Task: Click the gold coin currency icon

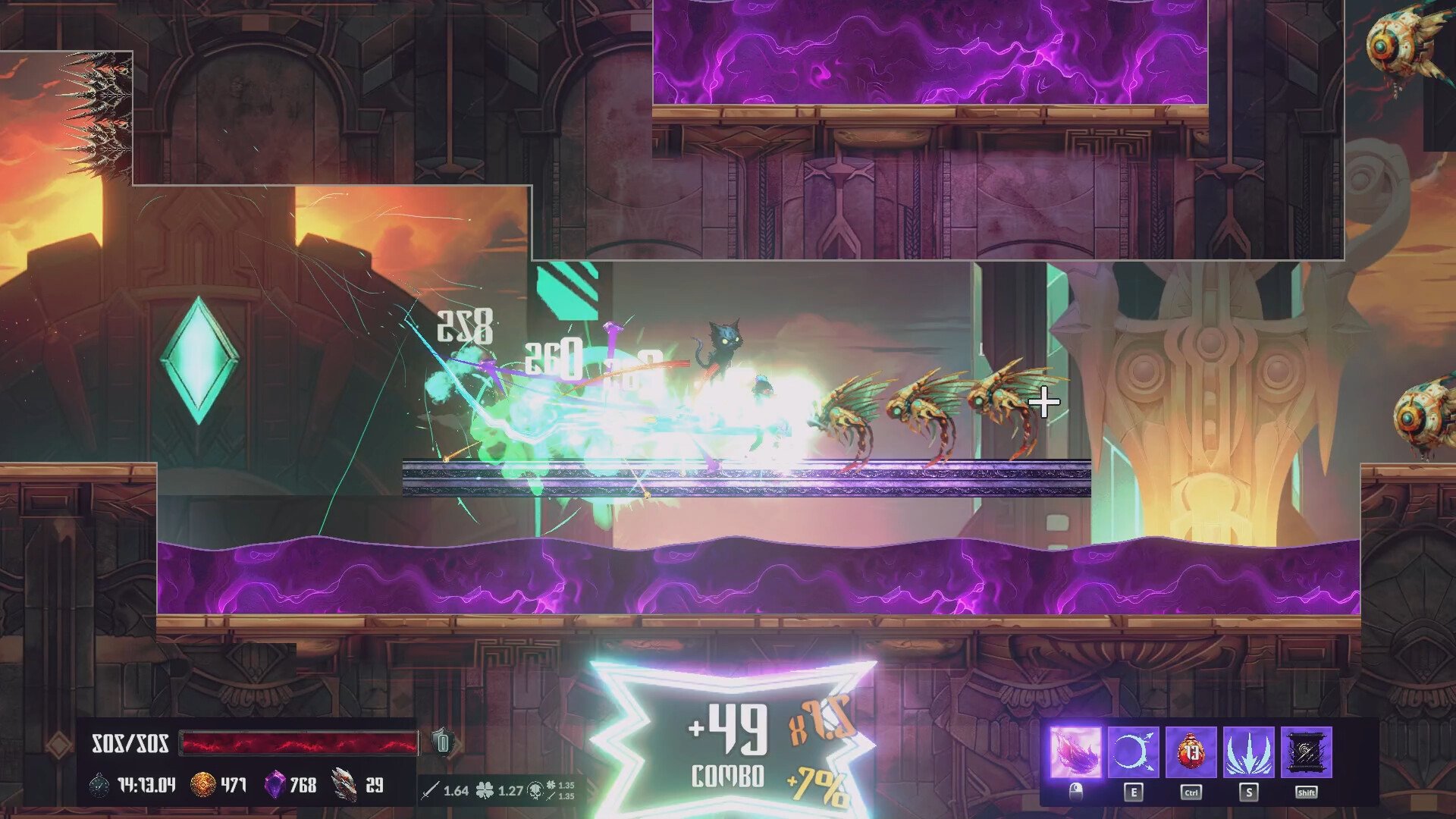Action: click(x=202, y=785)
